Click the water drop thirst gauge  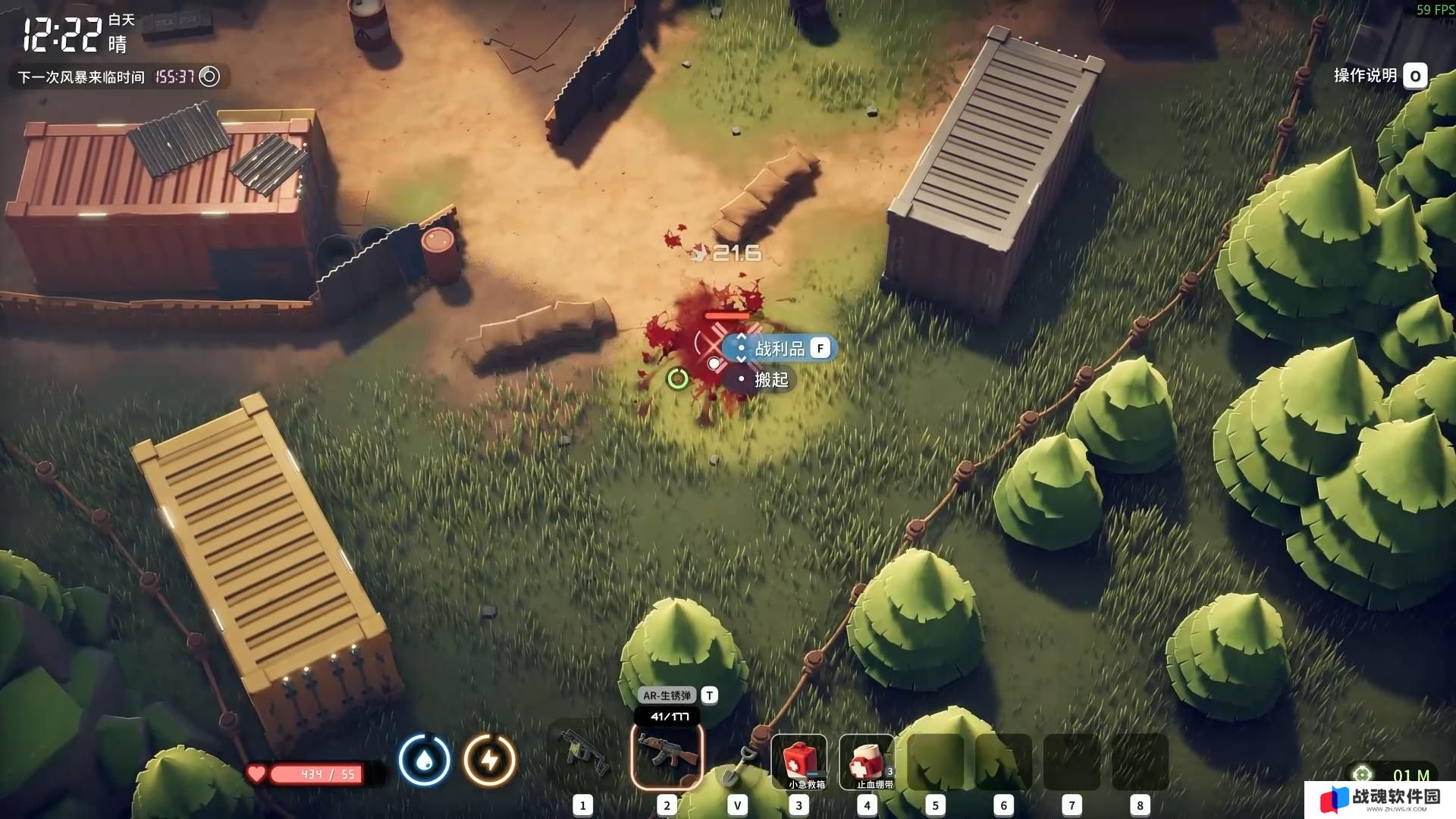coord(425,759)
